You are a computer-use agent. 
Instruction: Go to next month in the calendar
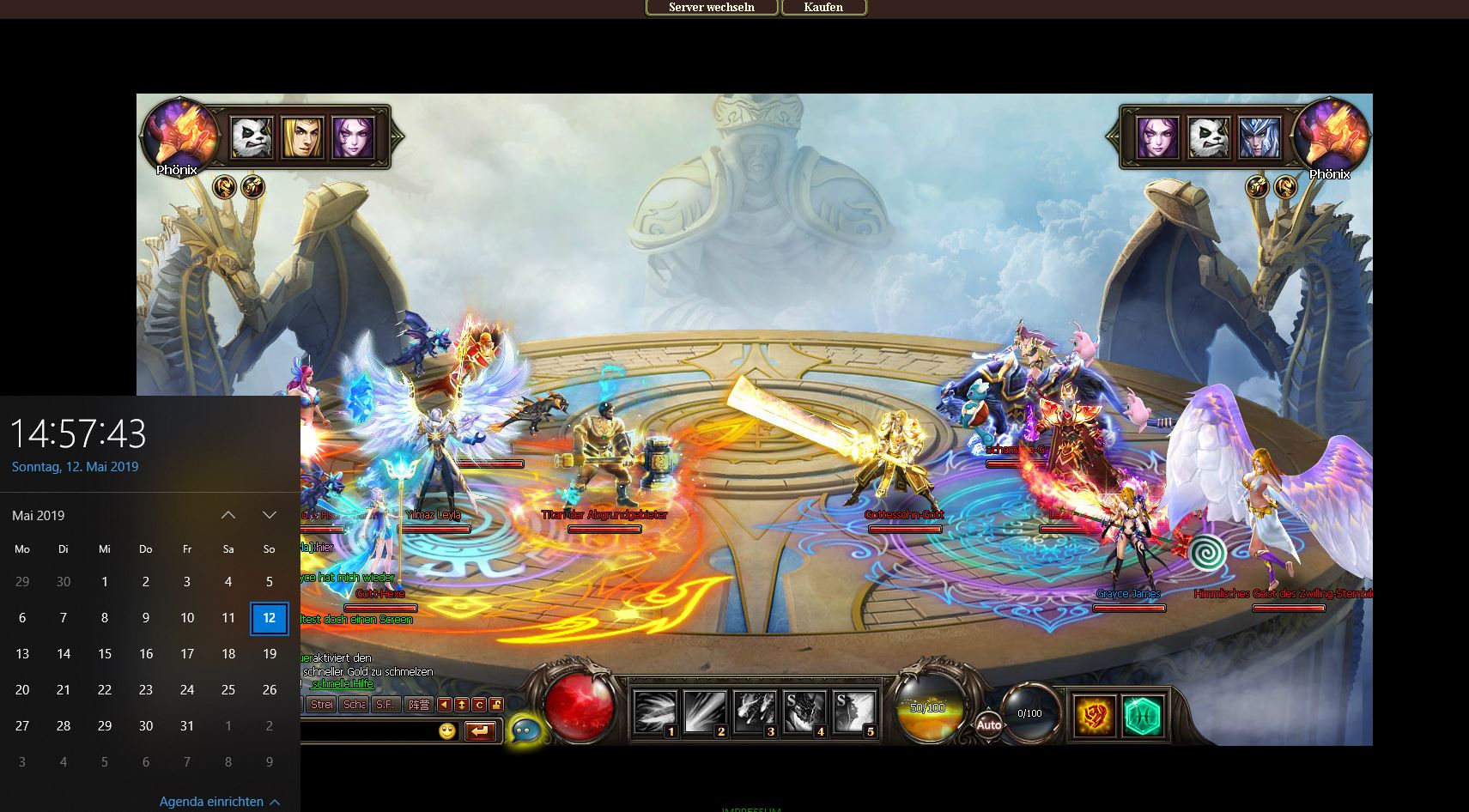269,515
